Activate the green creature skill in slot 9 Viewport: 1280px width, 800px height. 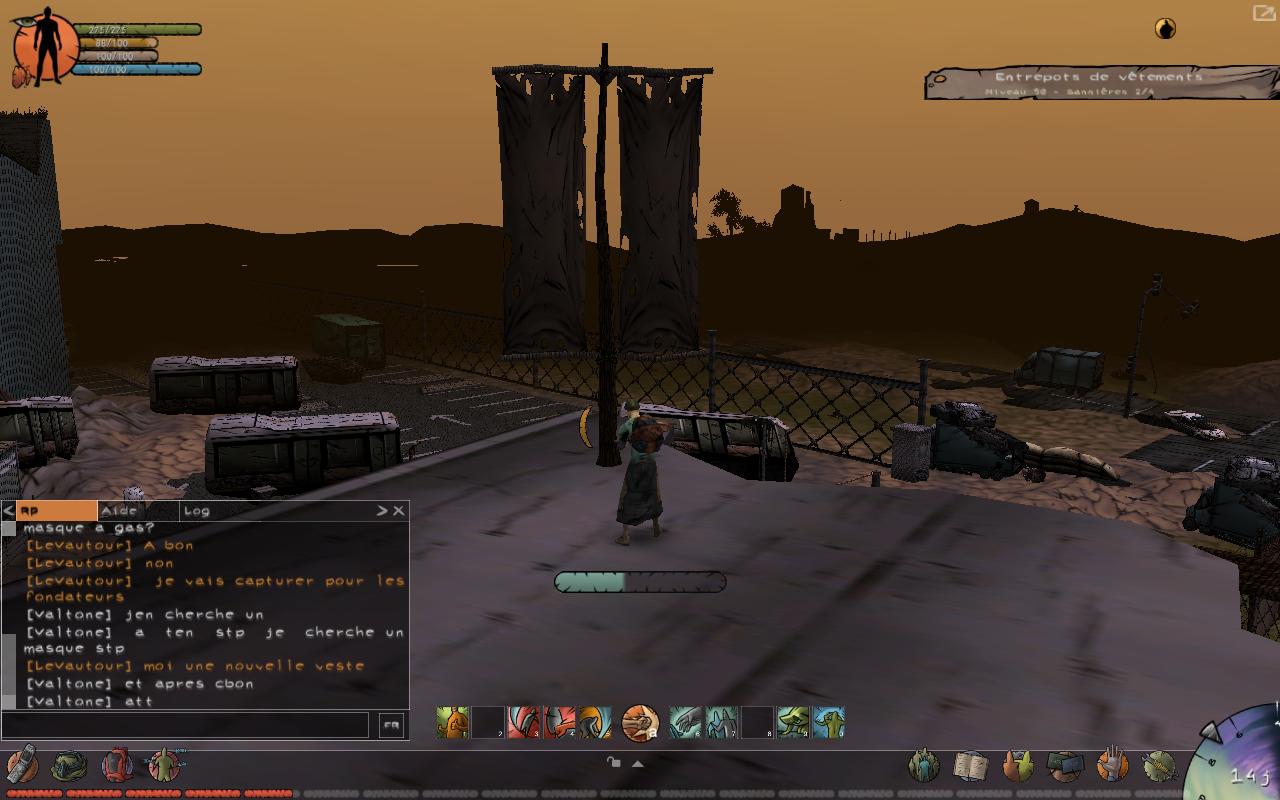coord(793,722)
